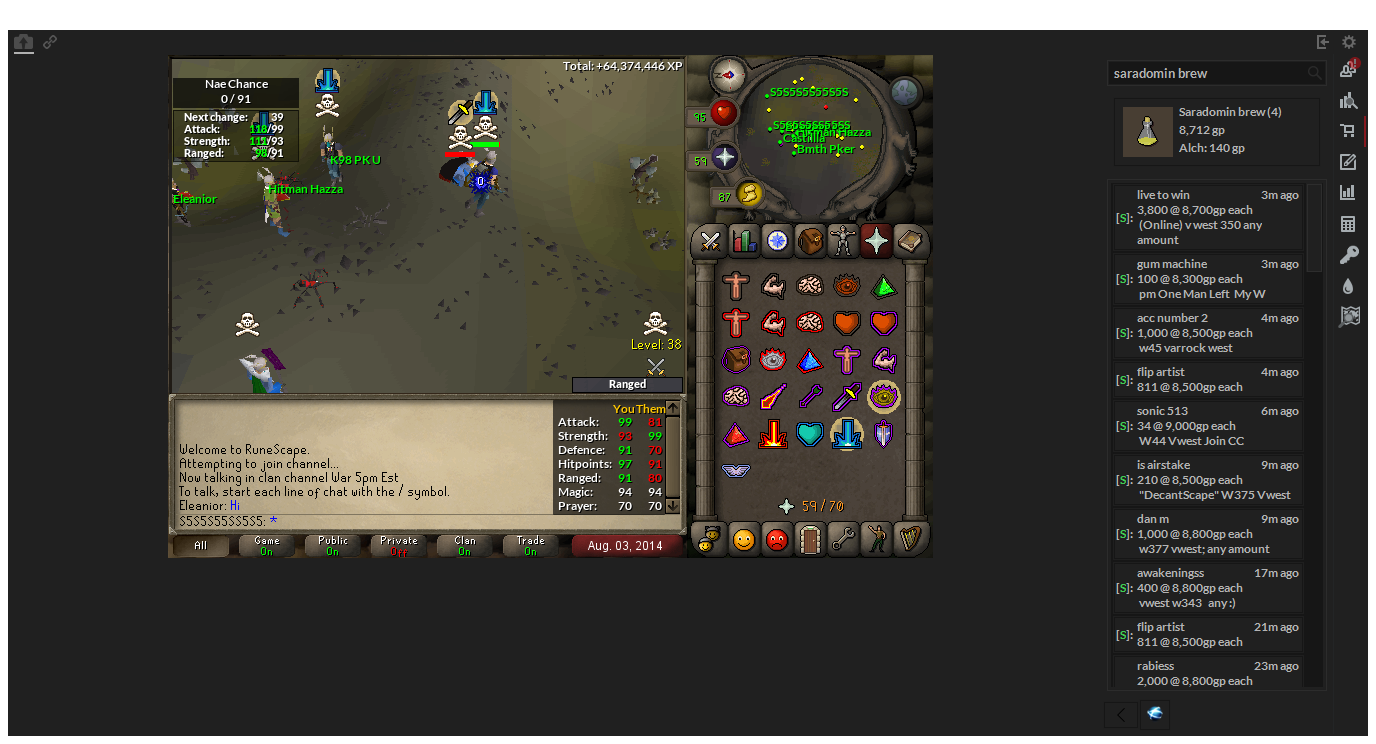
Task: Click the hitpoints orb
Action: [722, 112]
